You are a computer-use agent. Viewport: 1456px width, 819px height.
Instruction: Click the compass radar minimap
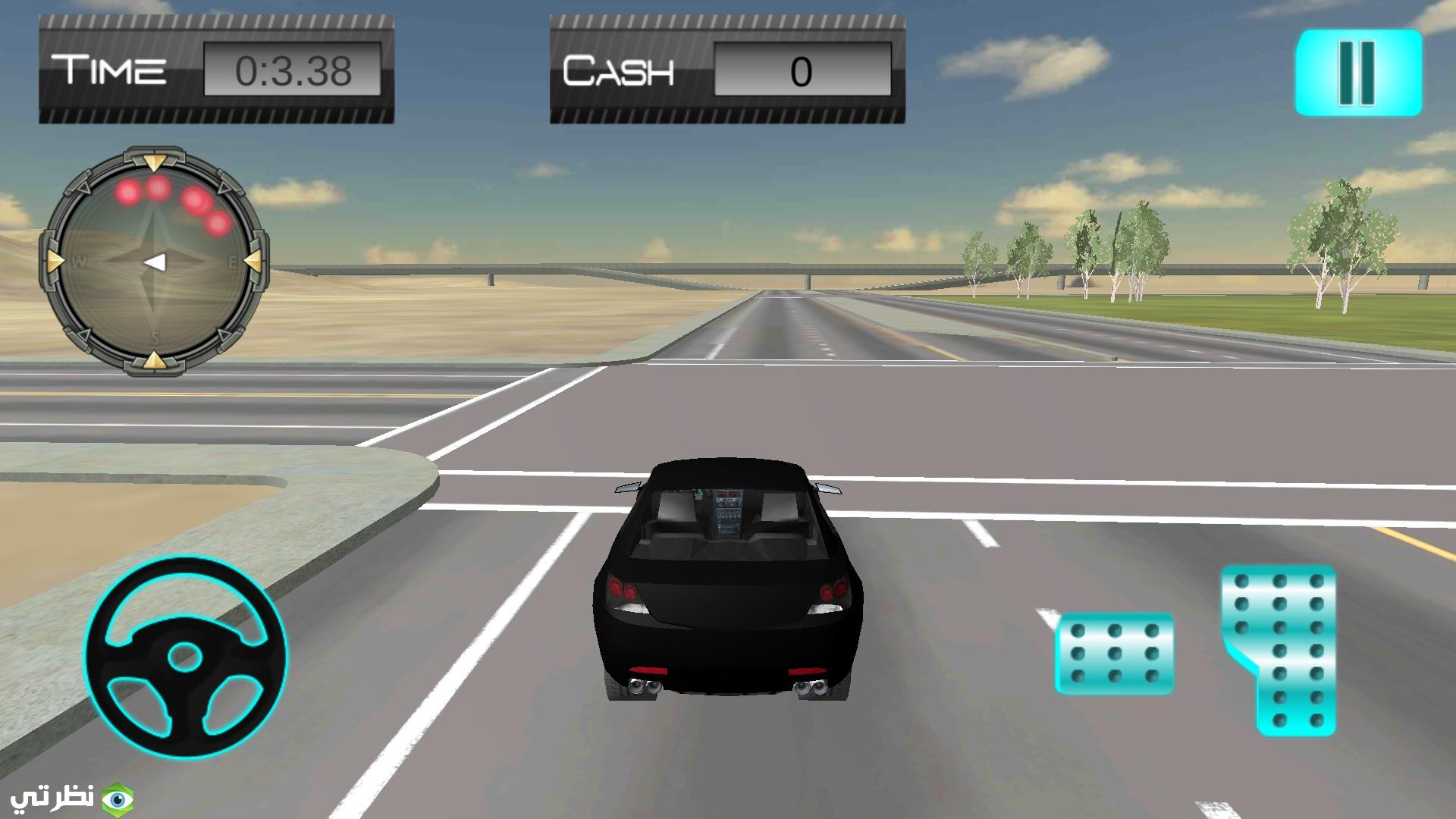click(154, 262)
